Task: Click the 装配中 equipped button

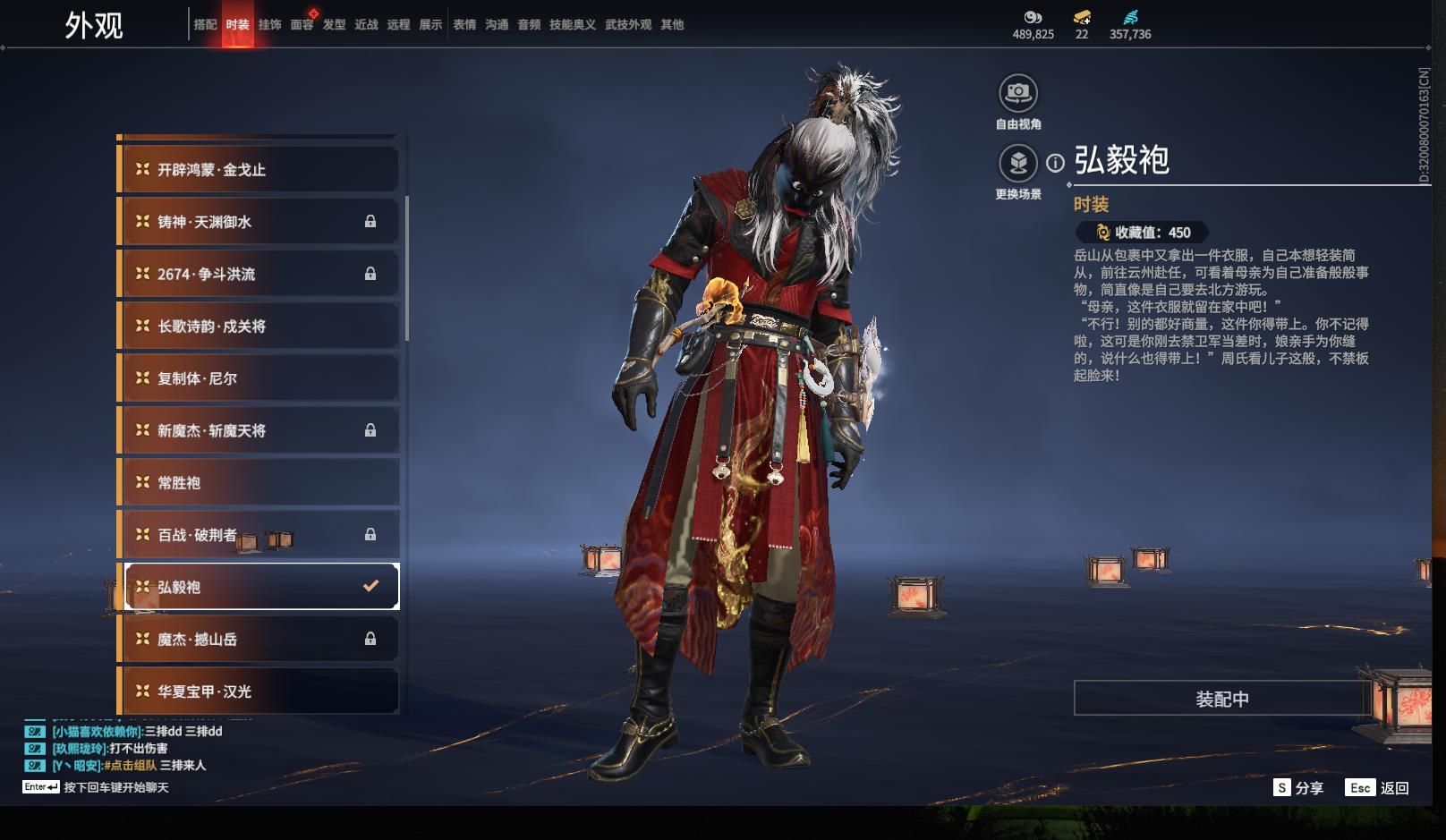Action: click(1221, 699)
